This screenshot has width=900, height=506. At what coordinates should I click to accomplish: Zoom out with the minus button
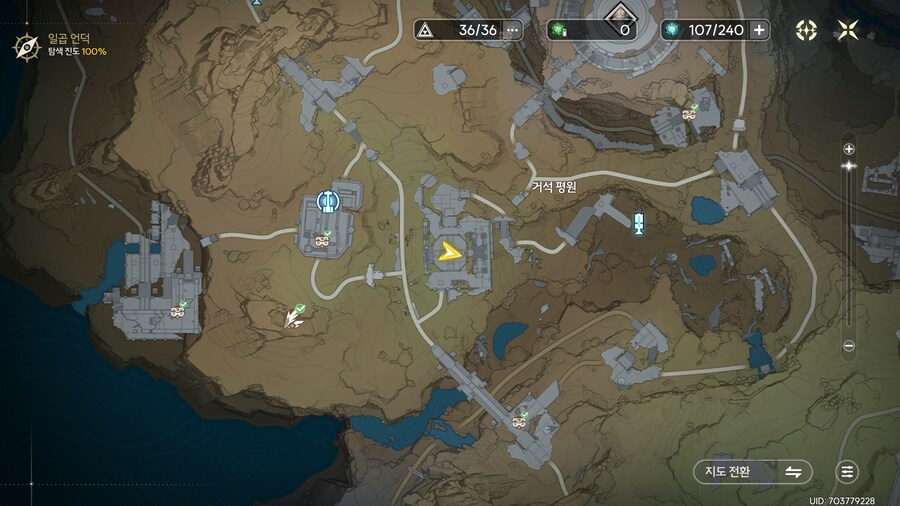point(849,346)
